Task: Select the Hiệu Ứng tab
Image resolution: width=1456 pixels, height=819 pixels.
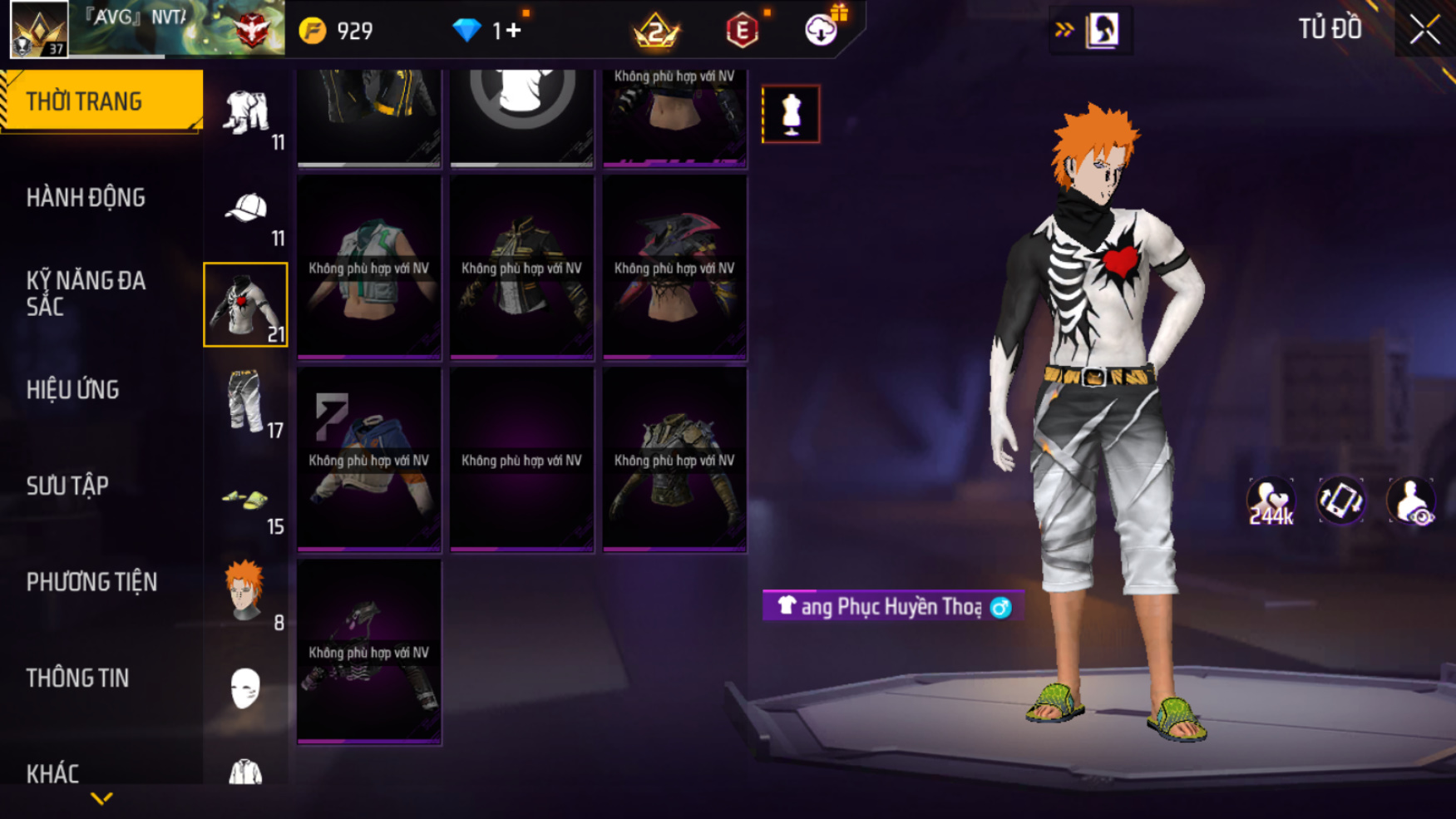Action: point(73,390)
